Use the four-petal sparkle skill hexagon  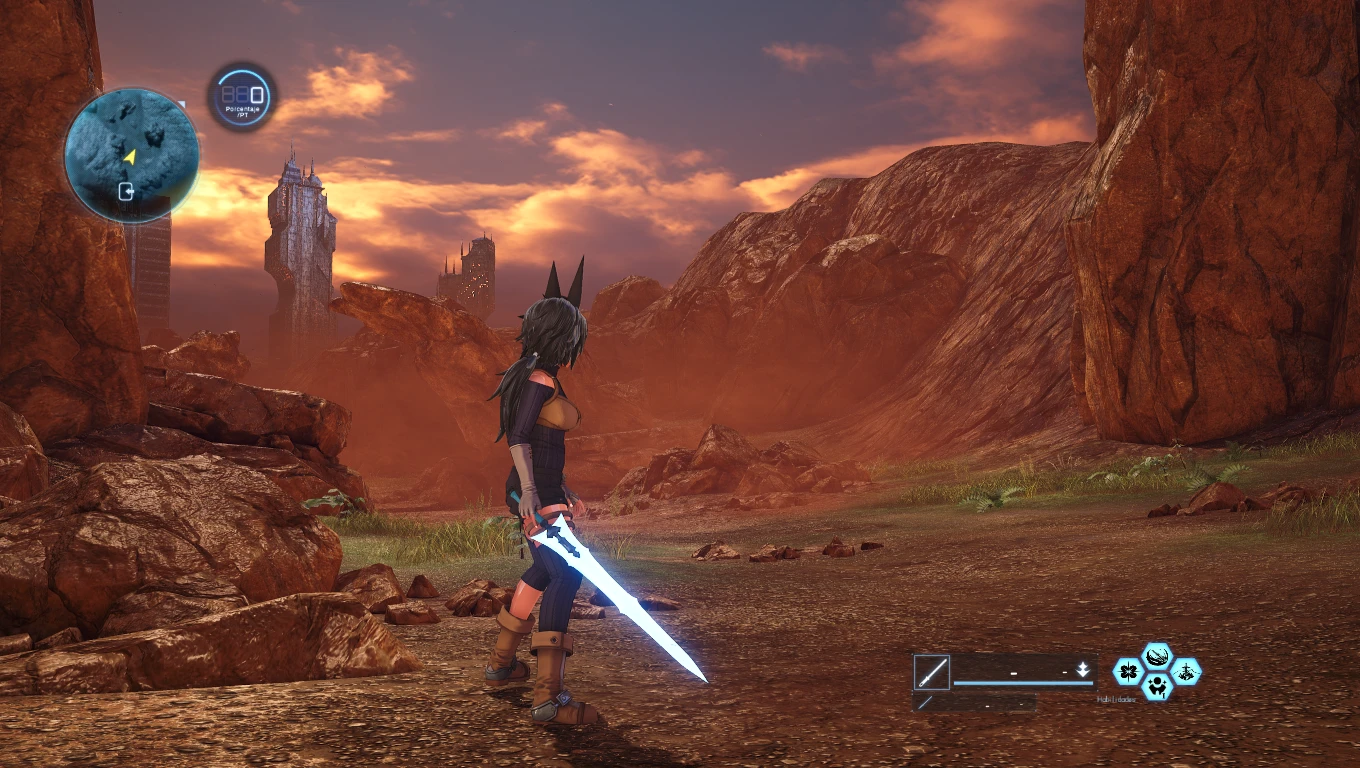(1129, 671)
